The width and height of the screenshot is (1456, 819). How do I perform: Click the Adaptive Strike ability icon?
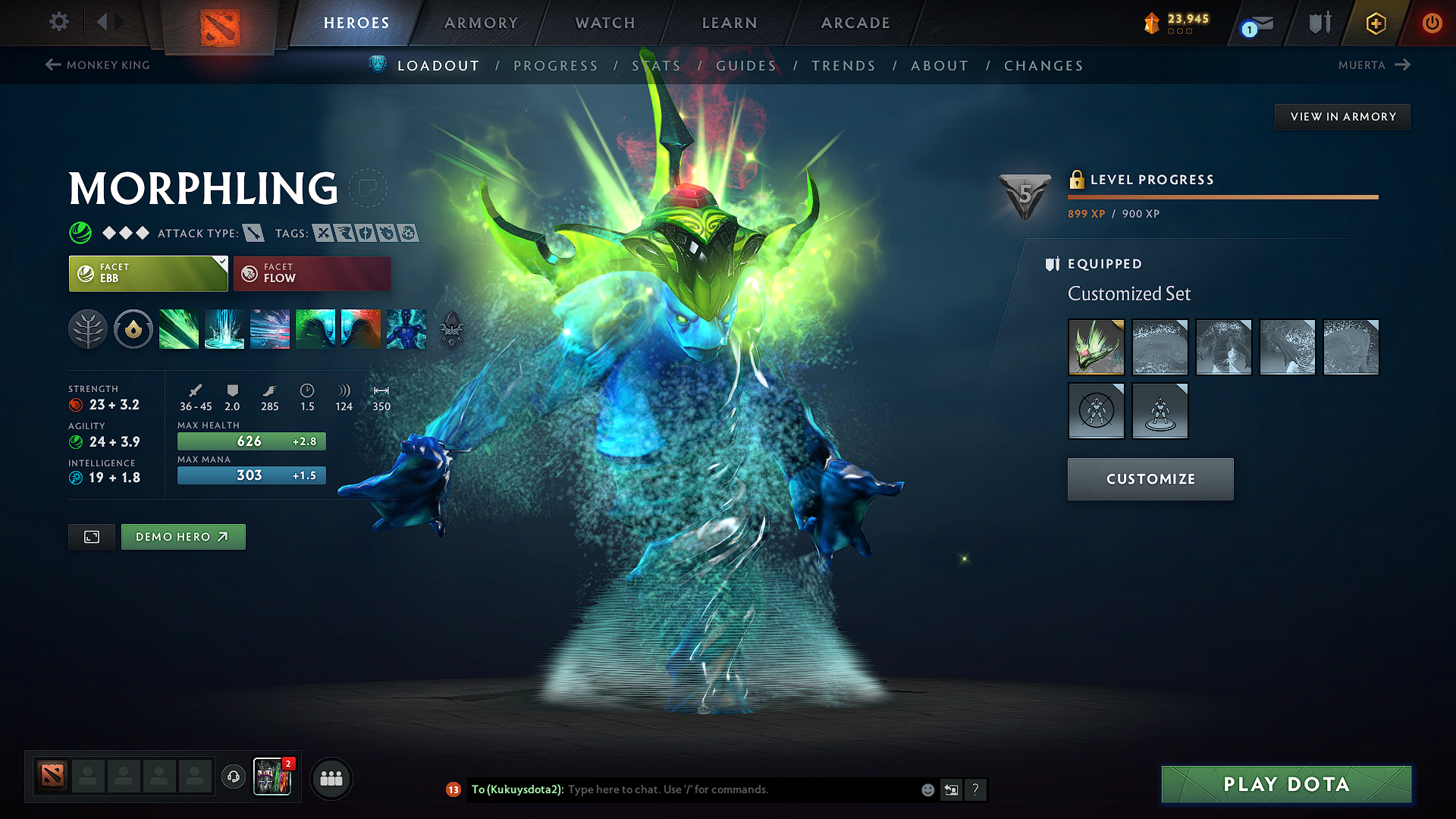pos(224,329)
